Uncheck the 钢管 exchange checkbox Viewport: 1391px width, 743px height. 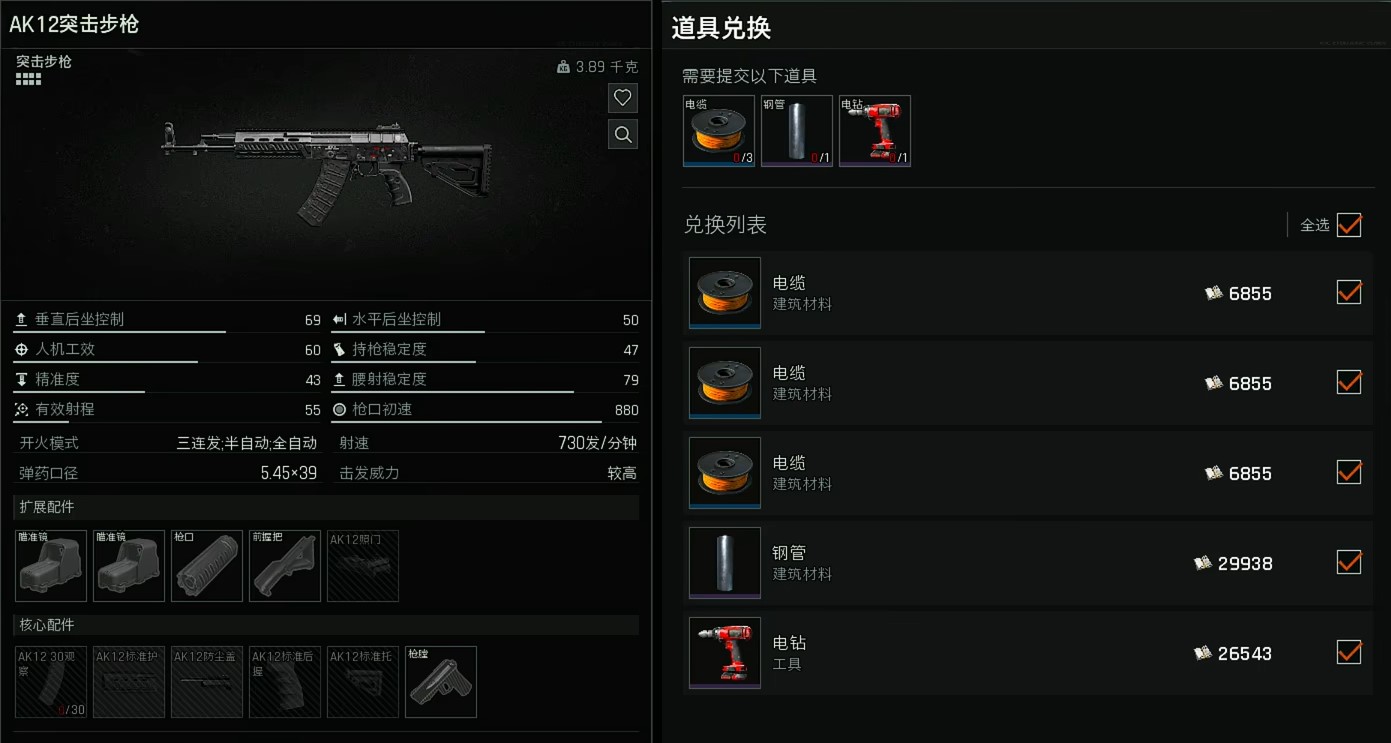(1348, 562)
